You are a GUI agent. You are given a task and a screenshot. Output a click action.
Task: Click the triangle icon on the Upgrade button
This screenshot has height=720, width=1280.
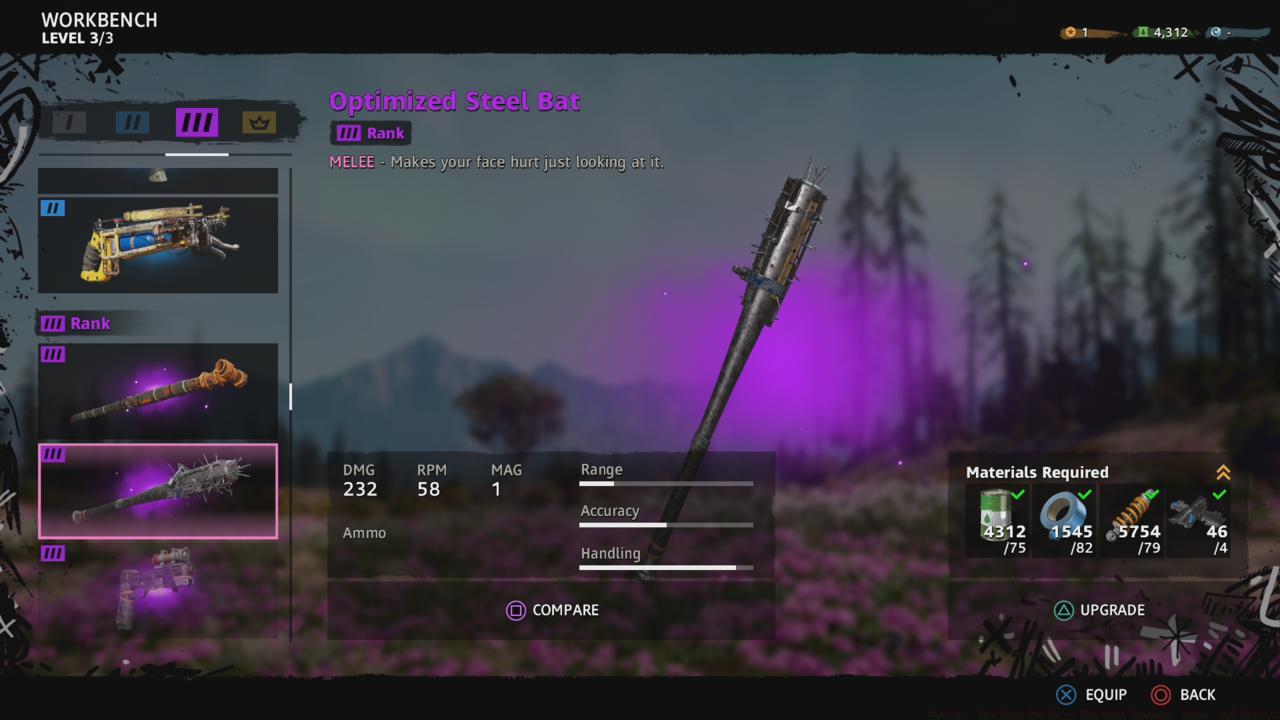[x=1065, y=609]
